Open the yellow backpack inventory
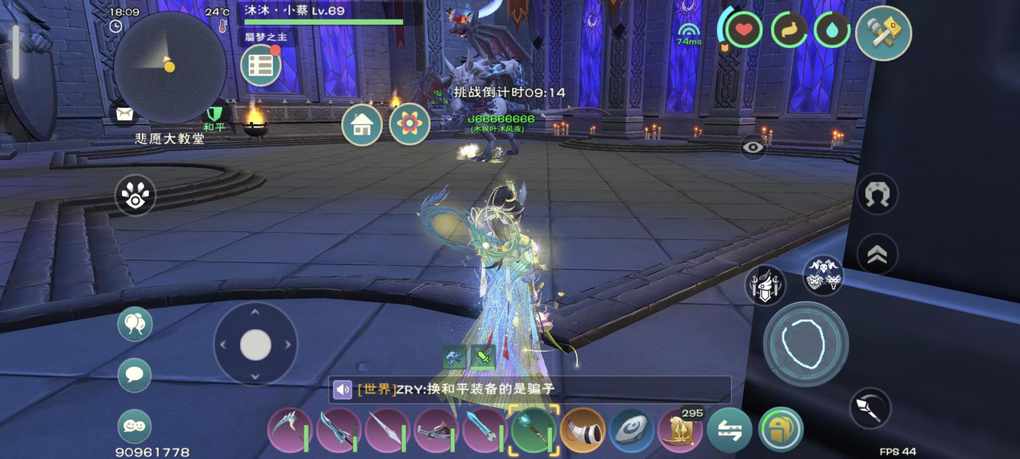1020x459 pixels. coord(779,431)
